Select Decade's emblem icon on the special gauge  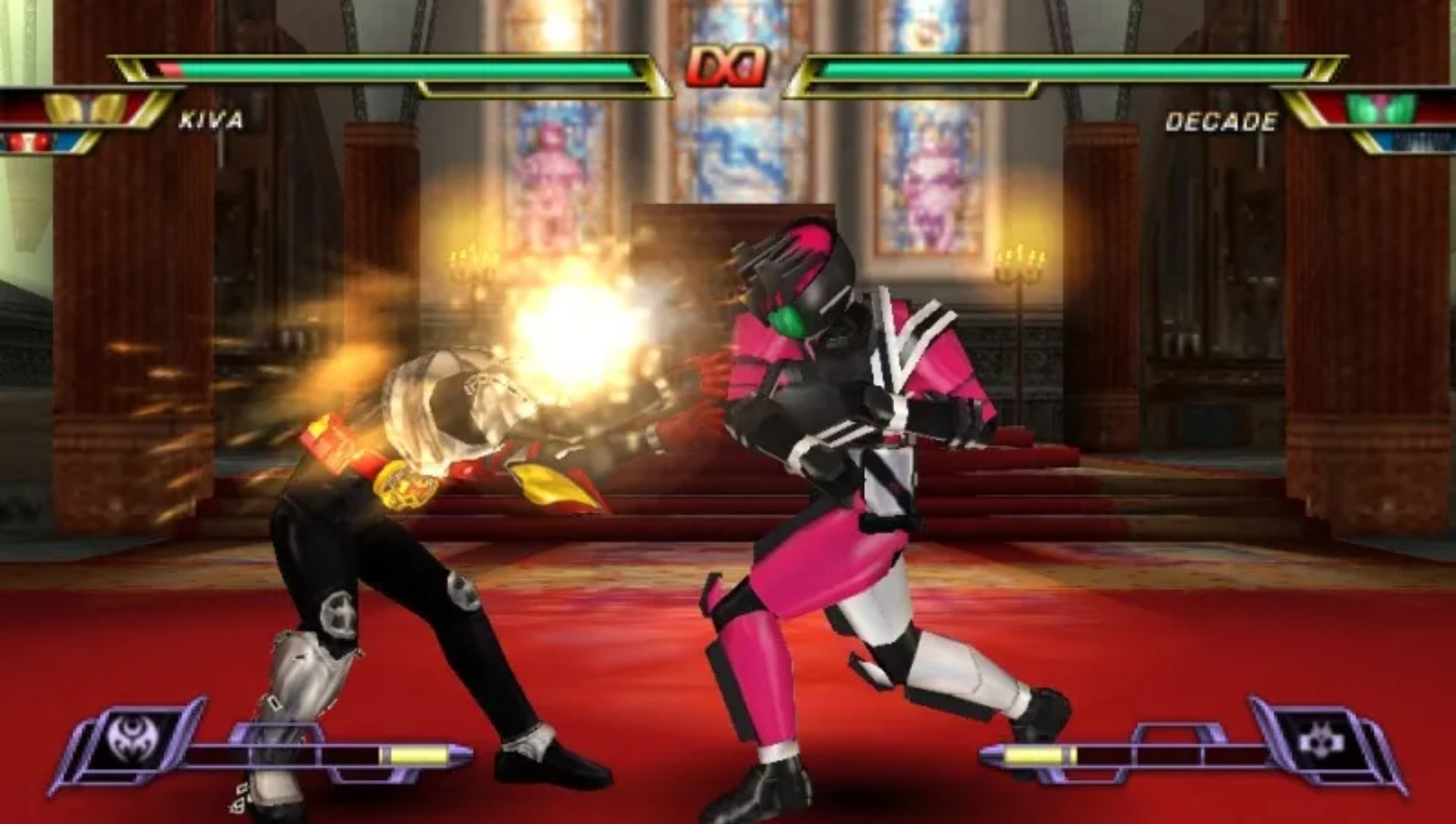tap(1318, 738)
